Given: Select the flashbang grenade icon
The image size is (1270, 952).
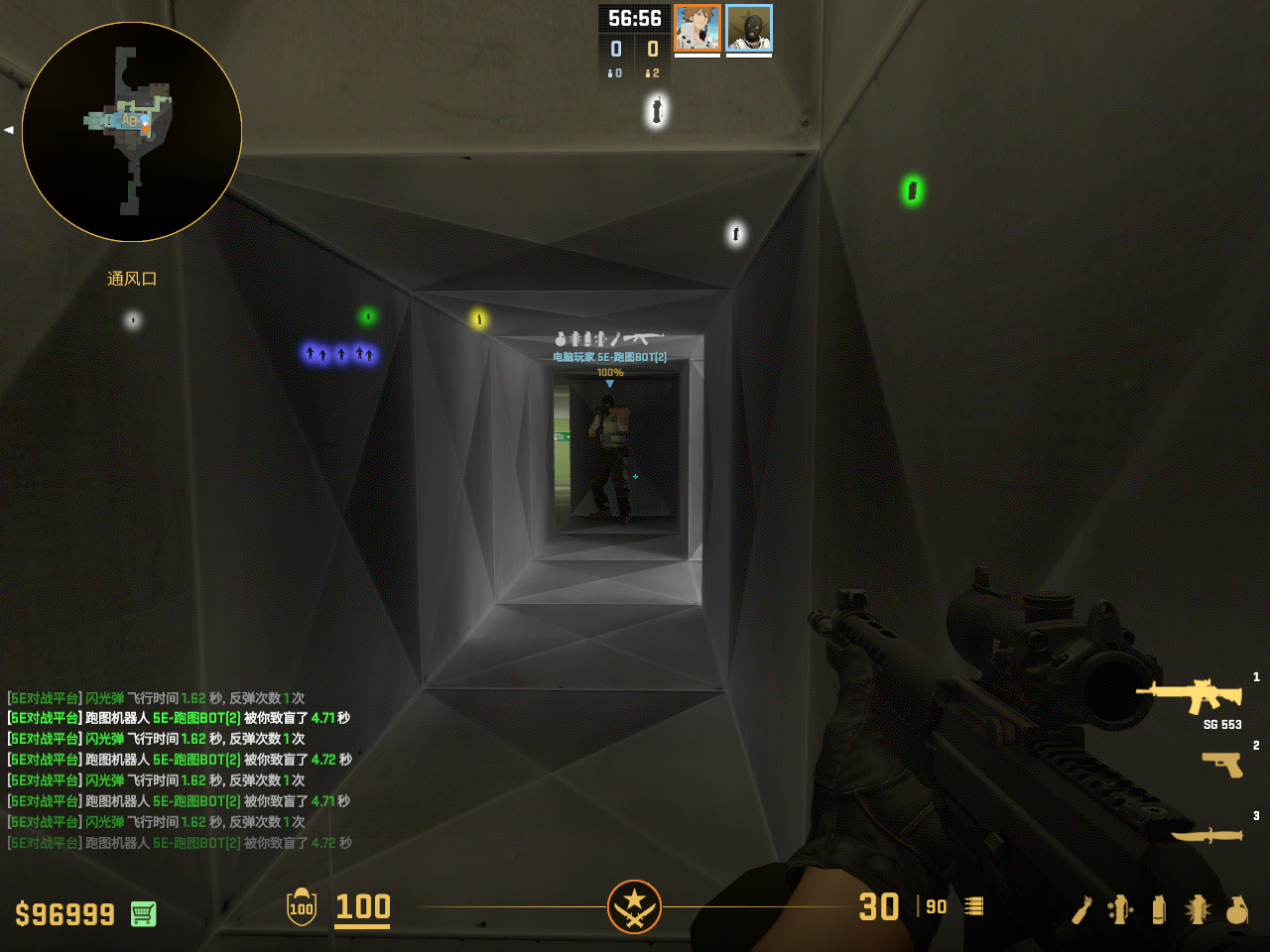Looking at the screenshot, I should click(x=1198, y=908).
